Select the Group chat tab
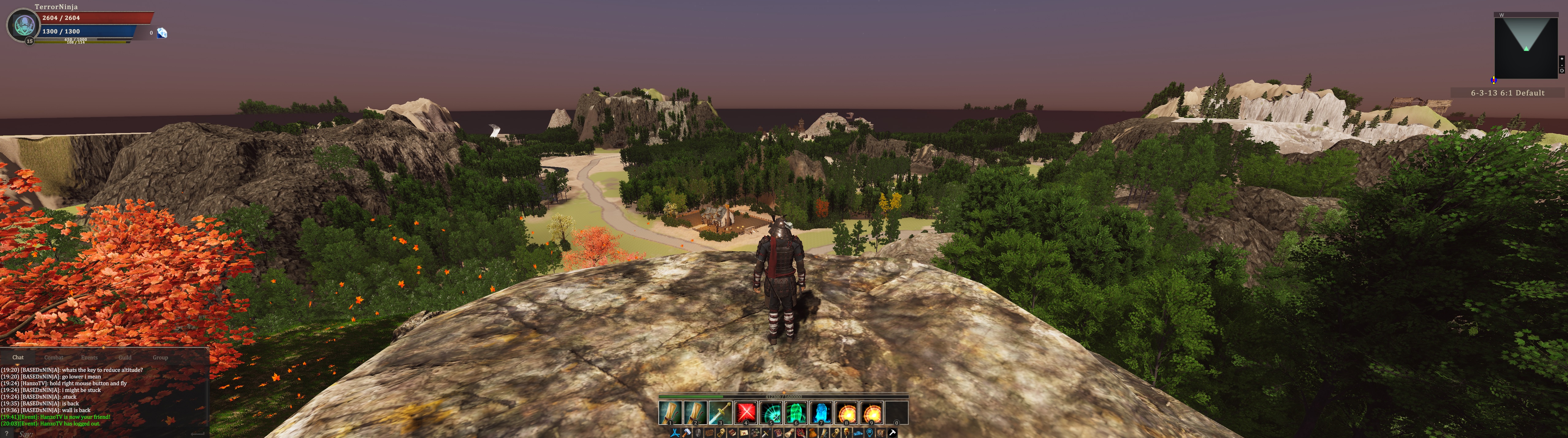The width and height of the screenshot is (1568, 438). click(160, 358)
